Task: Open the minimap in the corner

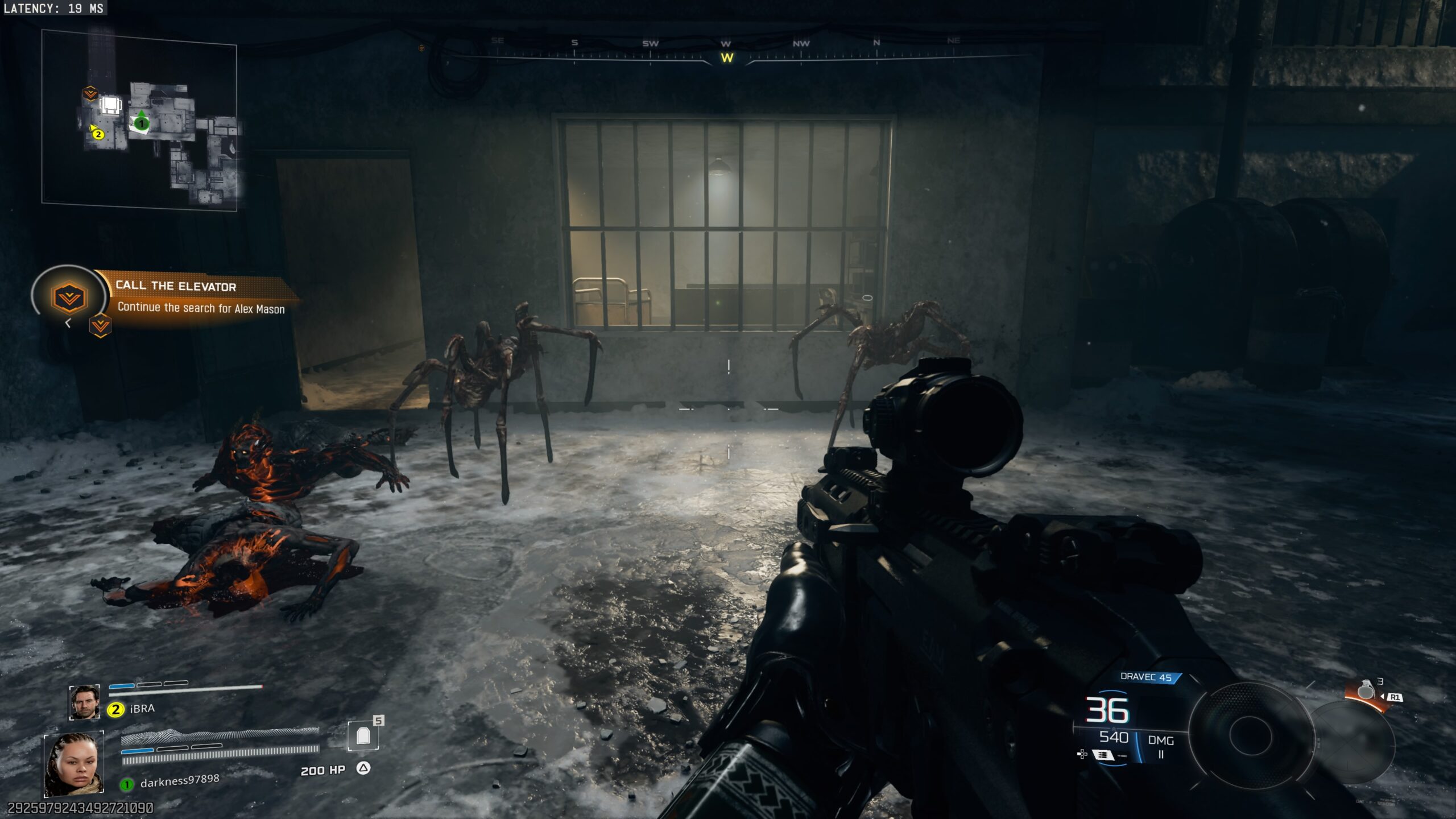Action: click(x=139, y=121)
